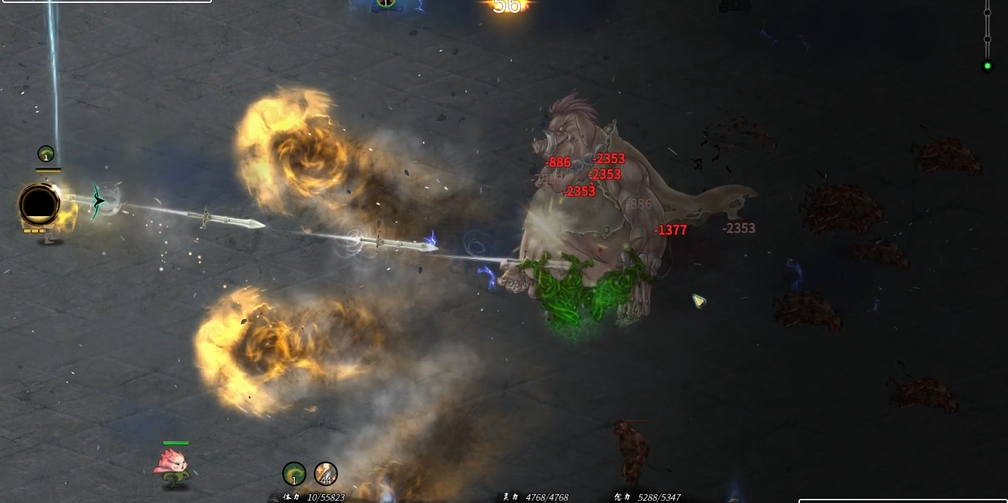Activate the sword slash skill icon
The width and height of the screenshot is (1008, 503).
[x=326, y=473]
